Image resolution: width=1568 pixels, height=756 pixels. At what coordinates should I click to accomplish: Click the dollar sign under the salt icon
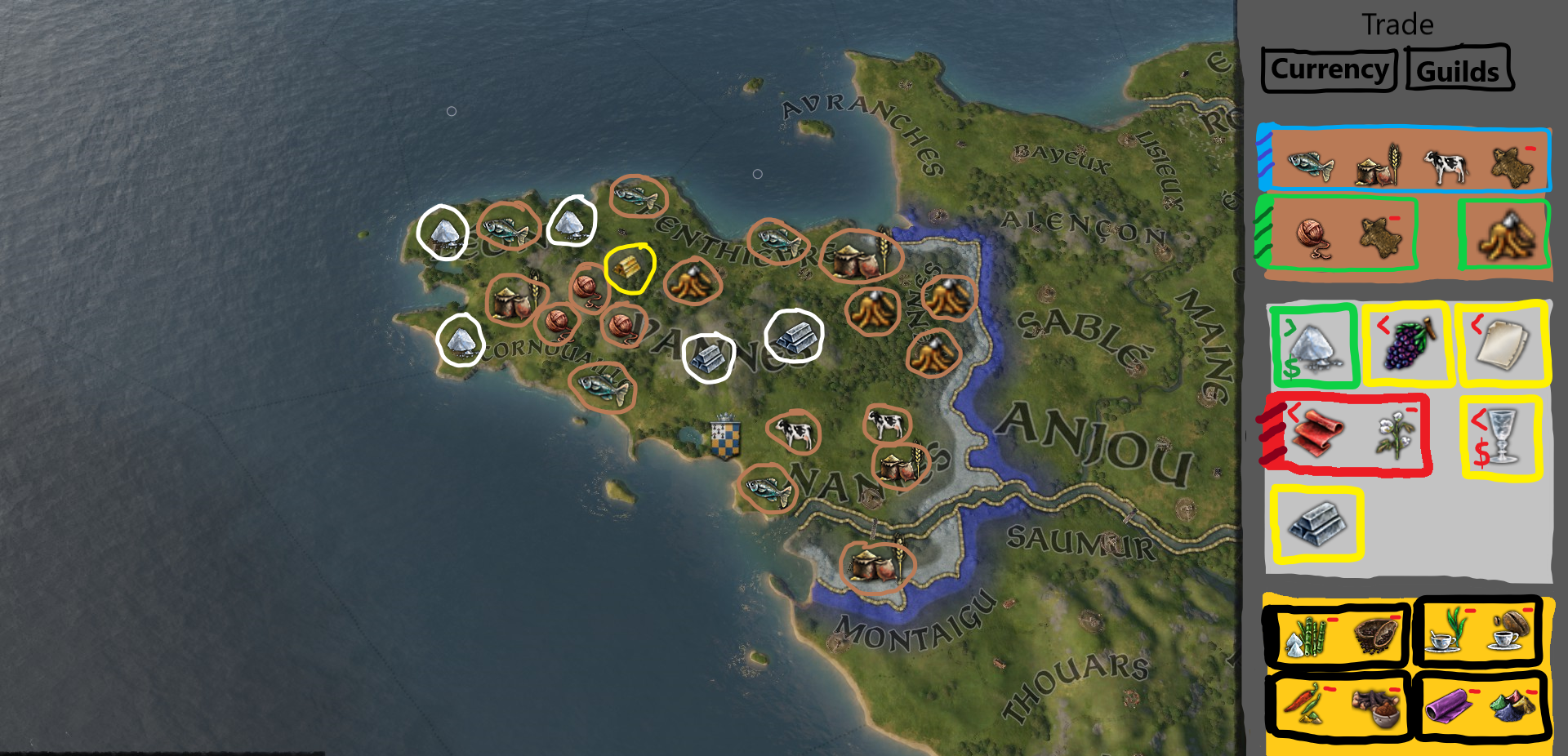(1291, 367)
